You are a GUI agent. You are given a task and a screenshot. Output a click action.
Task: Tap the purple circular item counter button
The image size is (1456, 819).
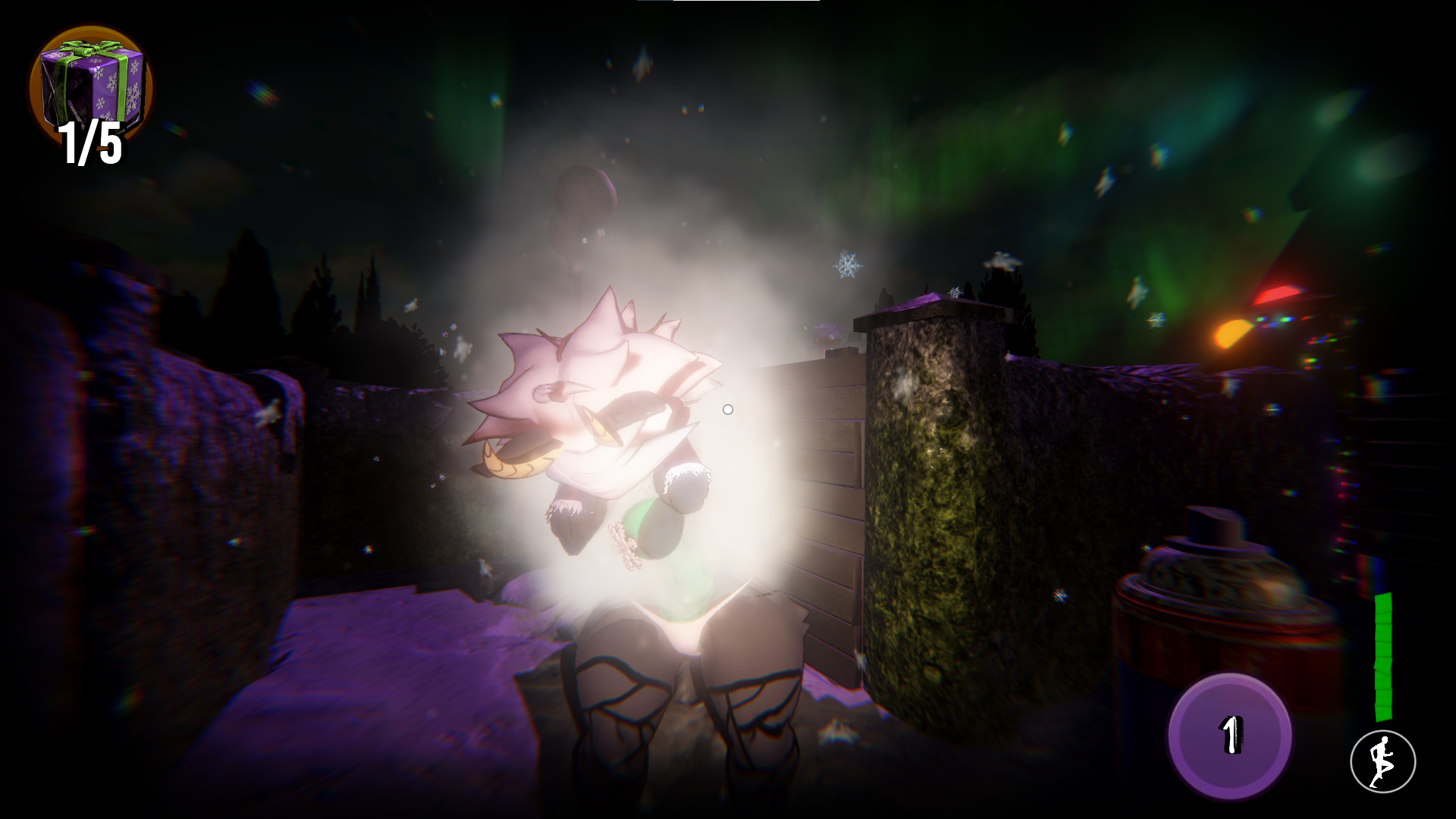coord(1230,734)
